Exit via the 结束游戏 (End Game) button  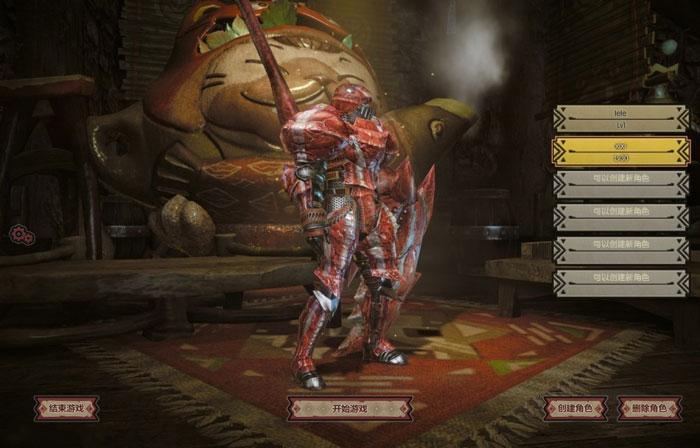[66, 408]
